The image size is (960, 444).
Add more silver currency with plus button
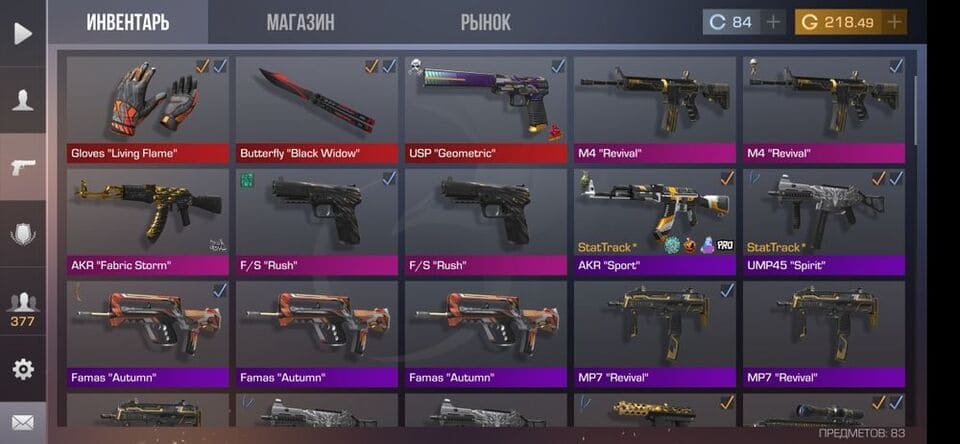774,22
